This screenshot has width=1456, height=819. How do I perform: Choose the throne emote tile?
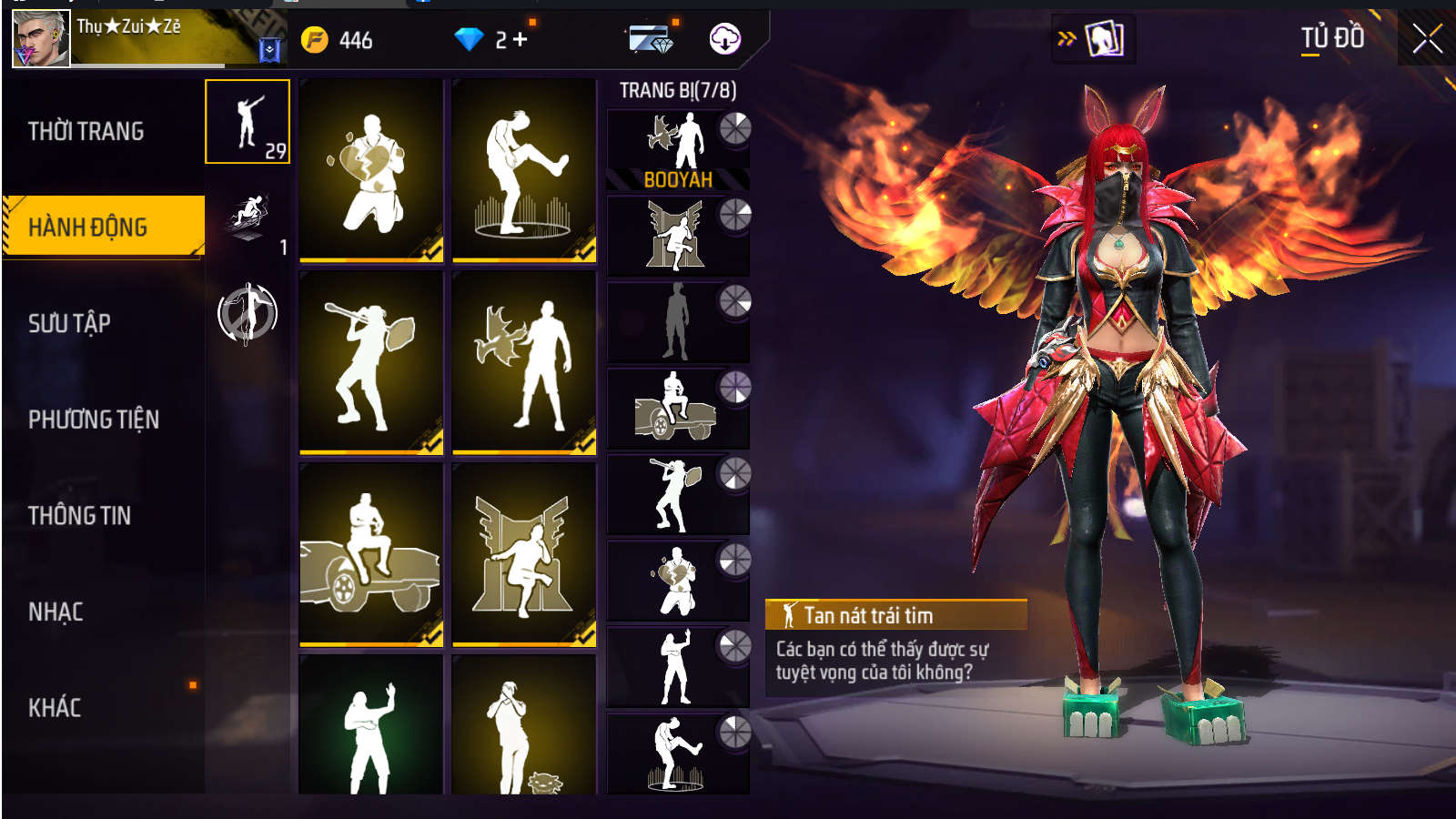coord(524,554)
